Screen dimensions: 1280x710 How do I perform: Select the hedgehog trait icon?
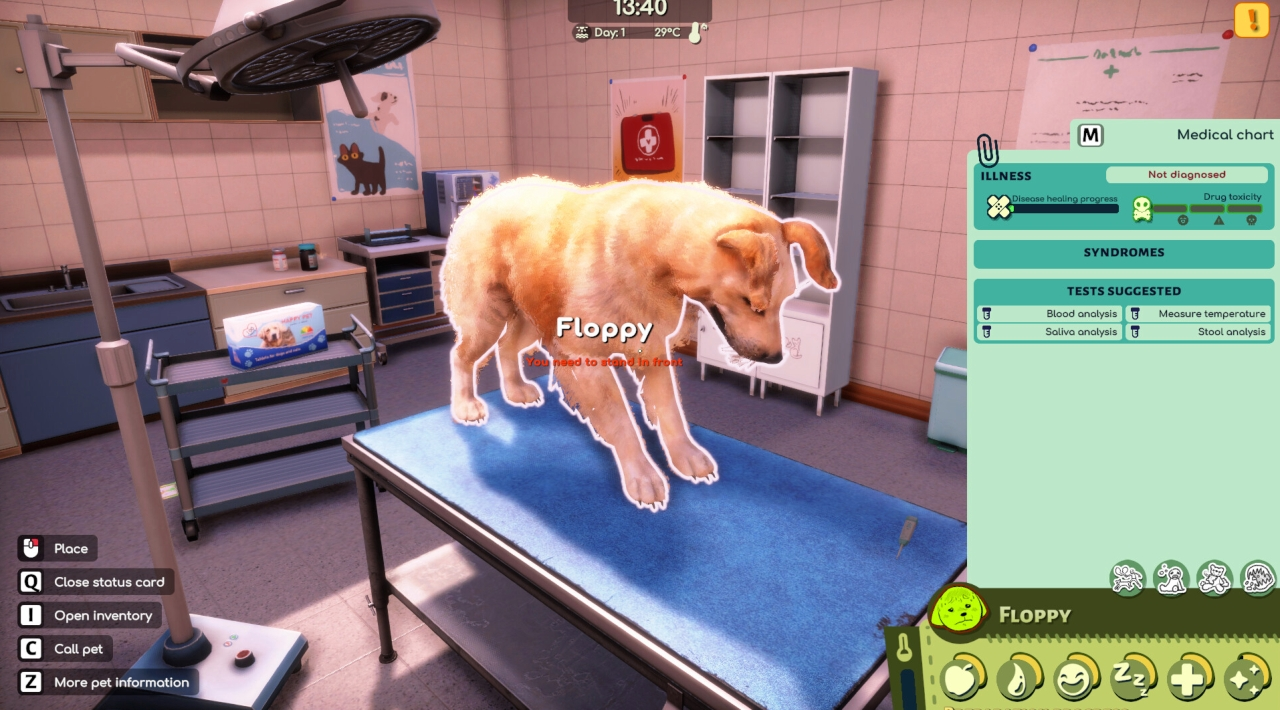[x=1258, y=578]
